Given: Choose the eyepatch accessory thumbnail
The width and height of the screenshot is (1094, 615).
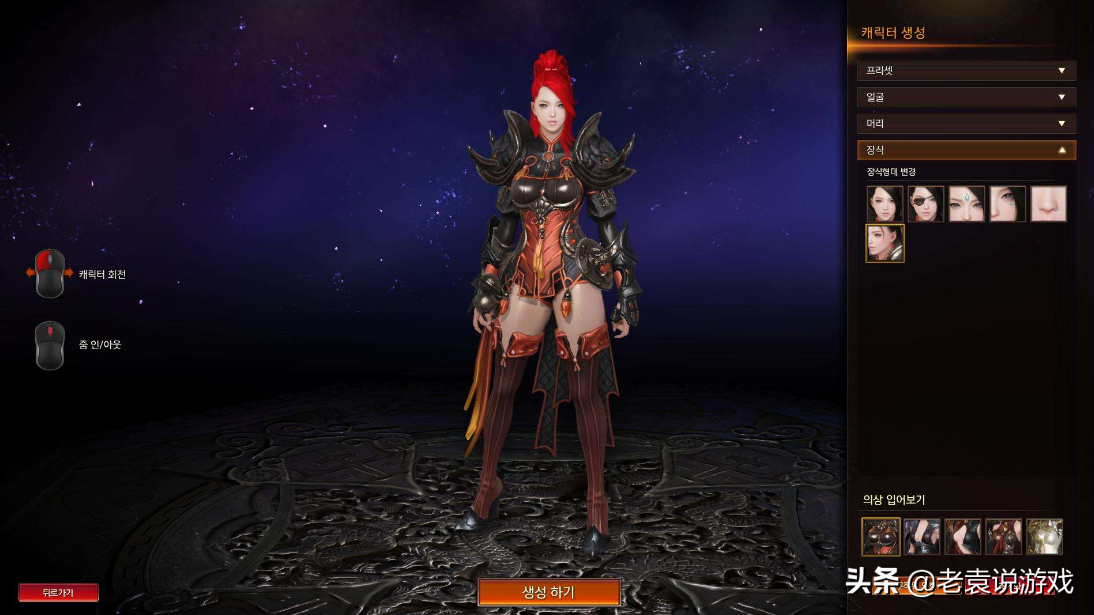Looking at the screenshot, I should [x=926, y=204].
